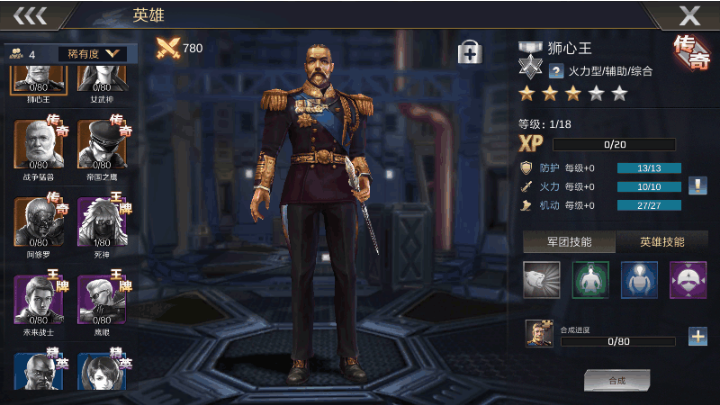Click the plus button beside 合成进度
This screenshot has height=405, width=720.
pos(697,336)
